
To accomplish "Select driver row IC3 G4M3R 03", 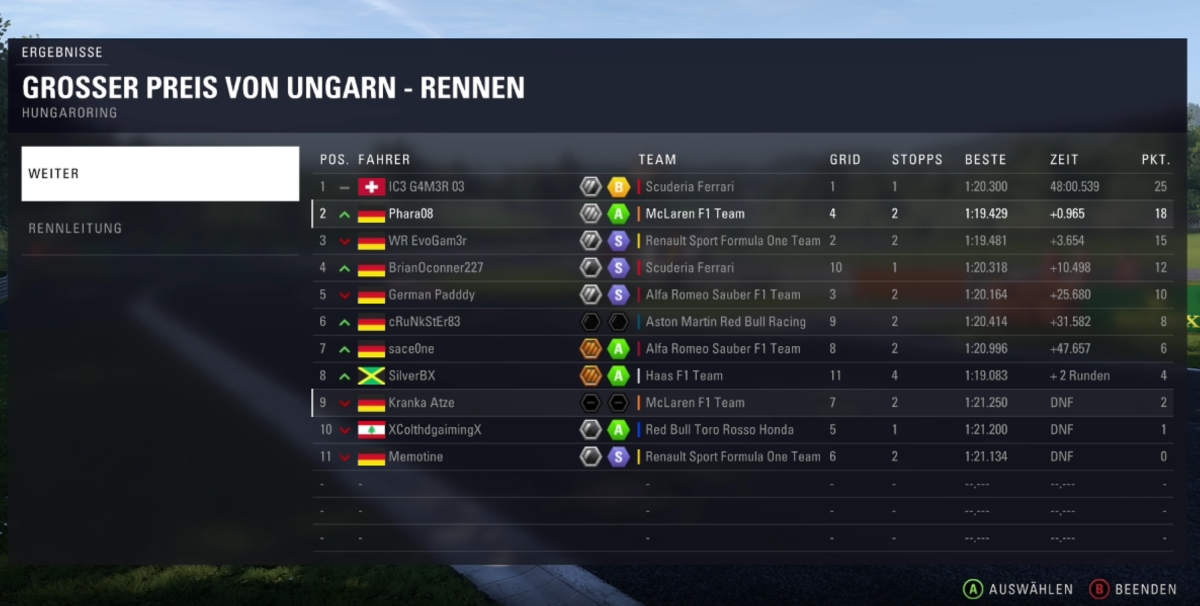I will click(x=426, y=187).
